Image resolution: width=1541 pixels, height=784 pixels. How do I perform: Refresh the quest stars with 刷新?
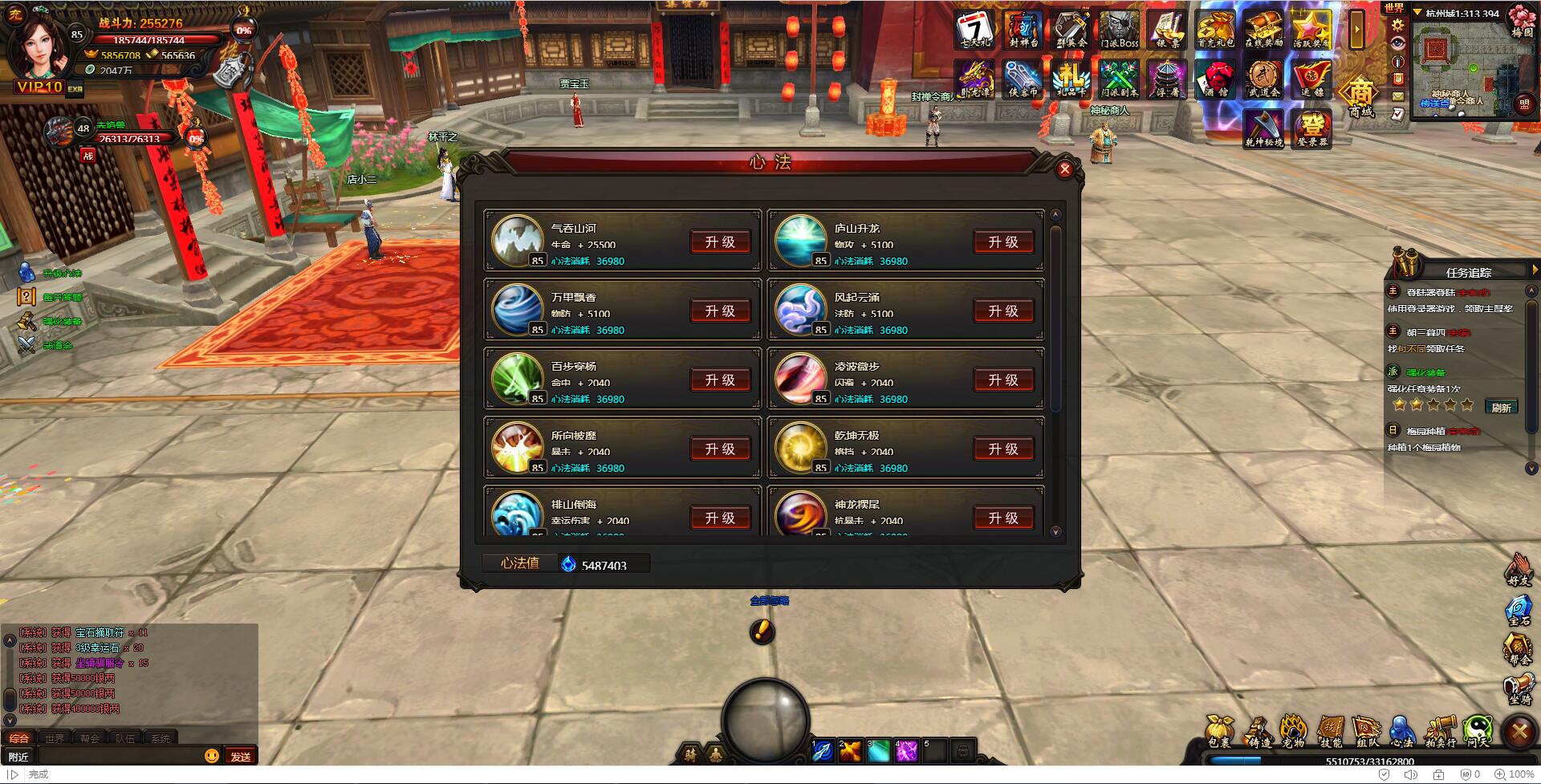coord(1501,407)
